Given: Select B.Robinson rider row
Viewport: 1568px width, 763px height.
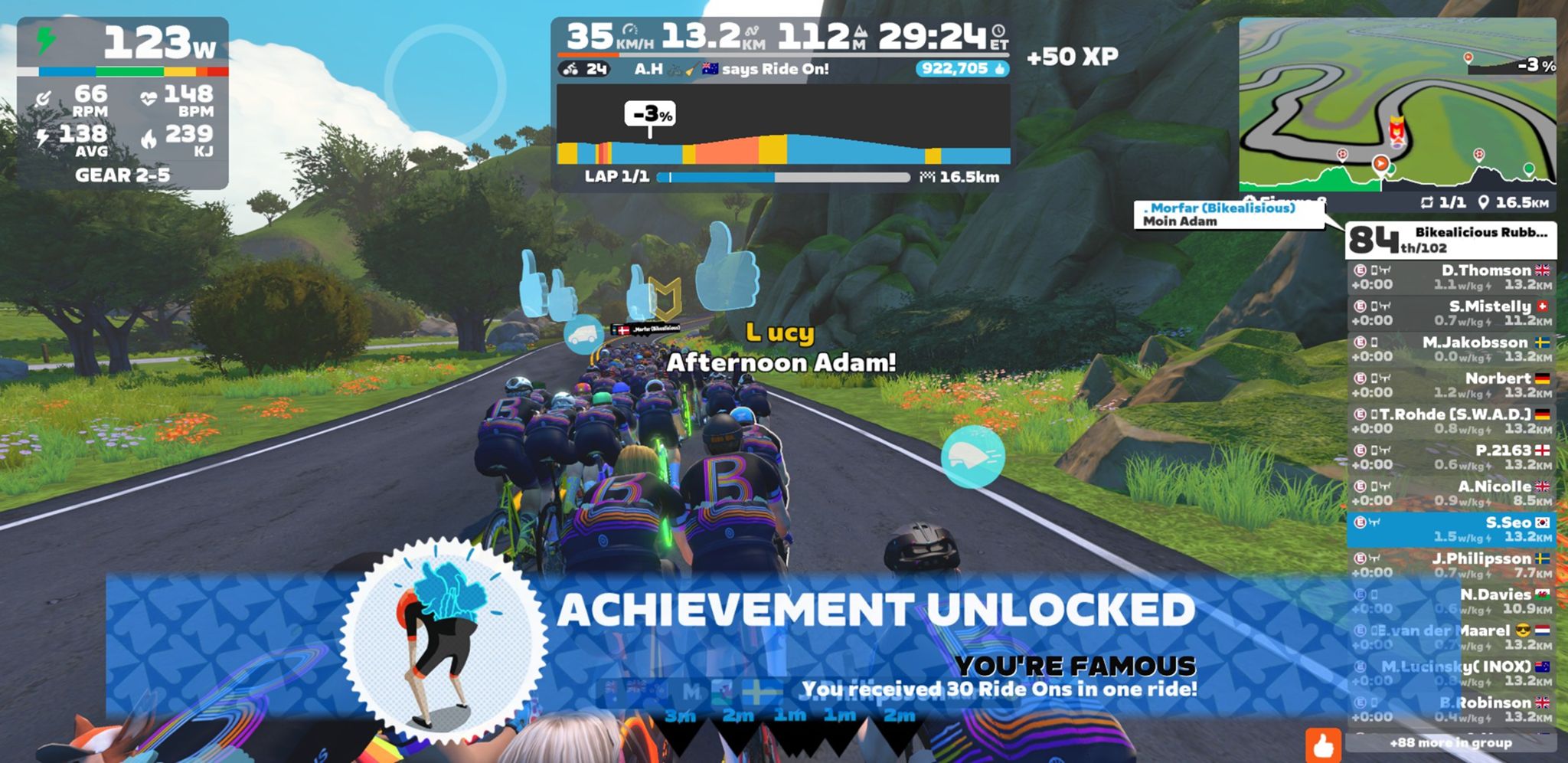Looking at the screenshot, I should (1451, 709).
